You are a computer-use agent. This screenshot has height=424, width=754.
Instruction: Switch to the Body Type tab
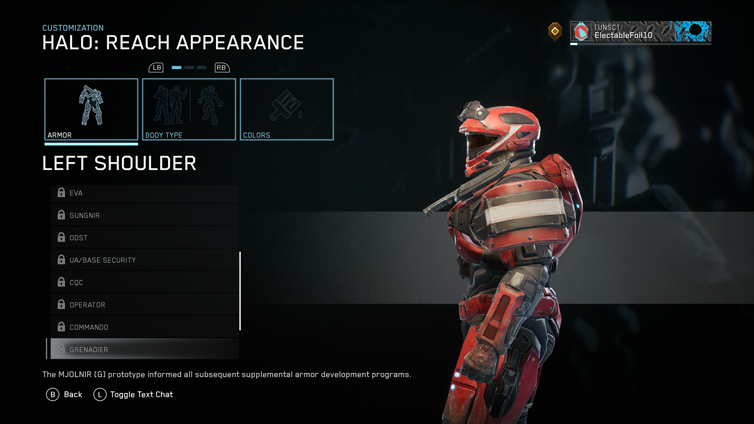pos(189,109)
